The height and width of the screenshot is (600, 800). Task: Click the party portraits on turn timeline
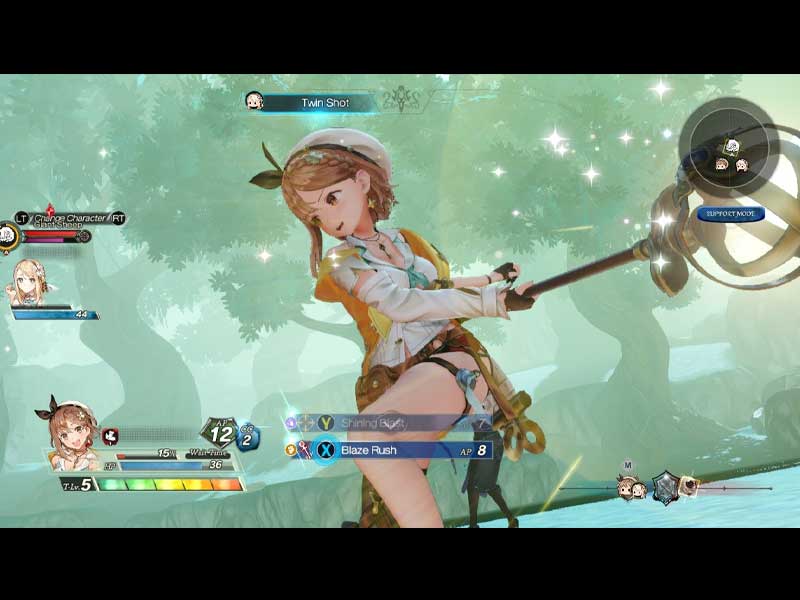631,488
